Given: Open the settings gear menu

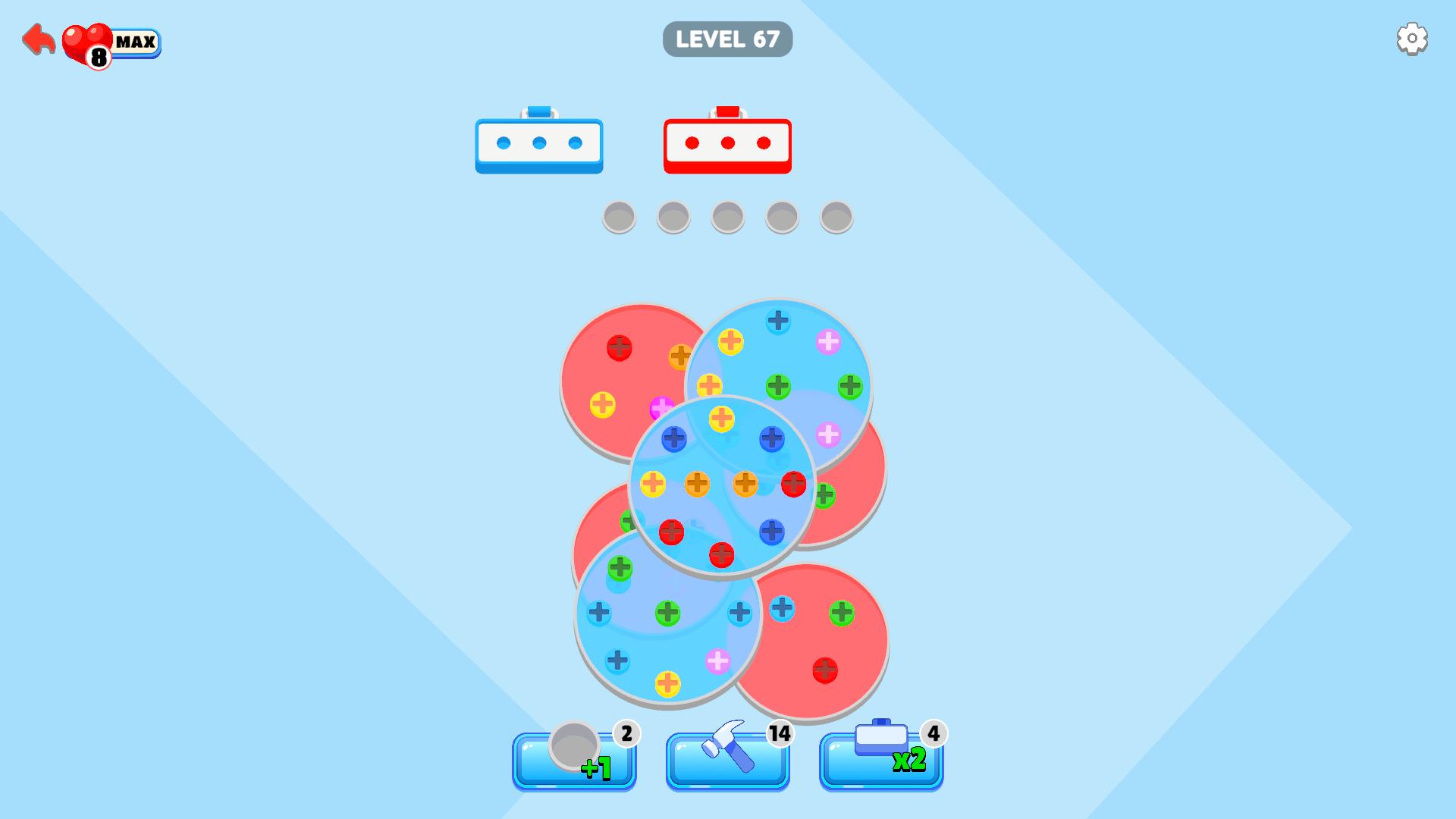Looking at the screenshot, I should pyautogui.click(x=1412, y=38).
